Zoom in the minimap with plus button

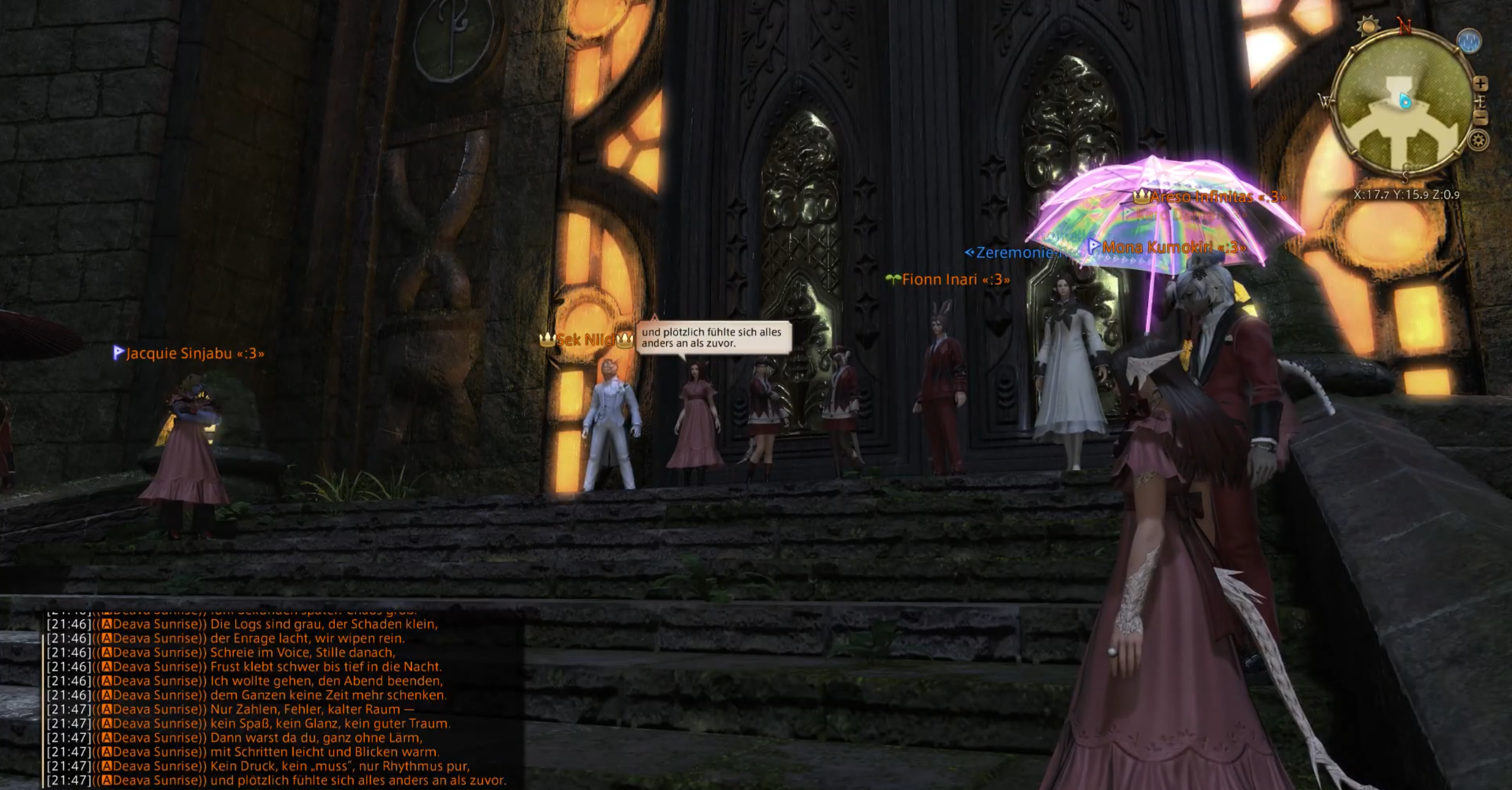click(1480, 84)
